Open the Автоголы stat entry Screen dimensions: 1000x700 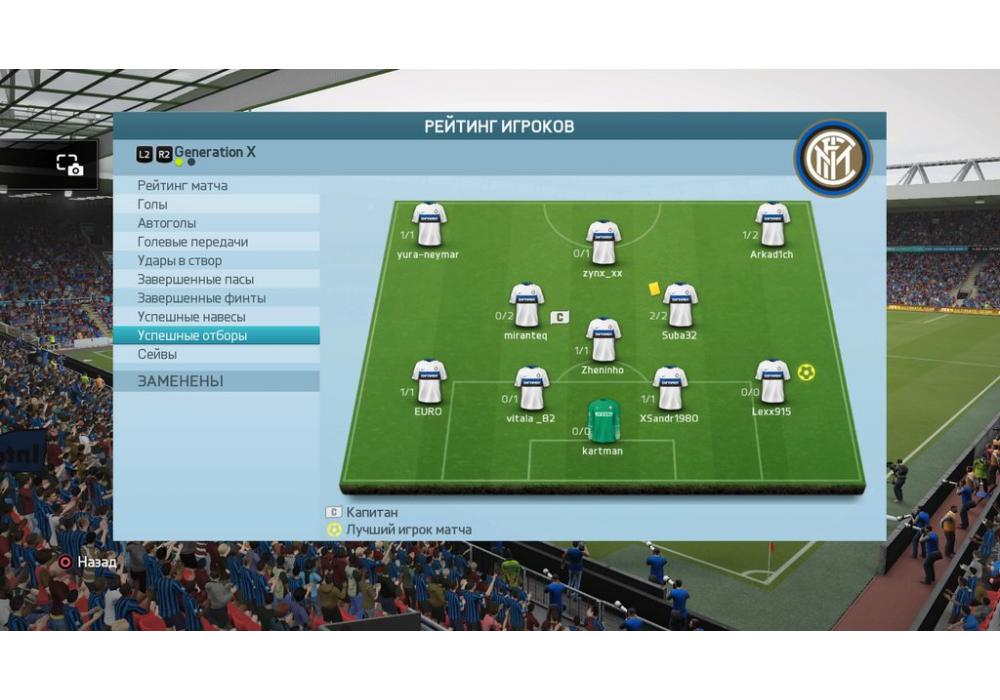point(216,223)
